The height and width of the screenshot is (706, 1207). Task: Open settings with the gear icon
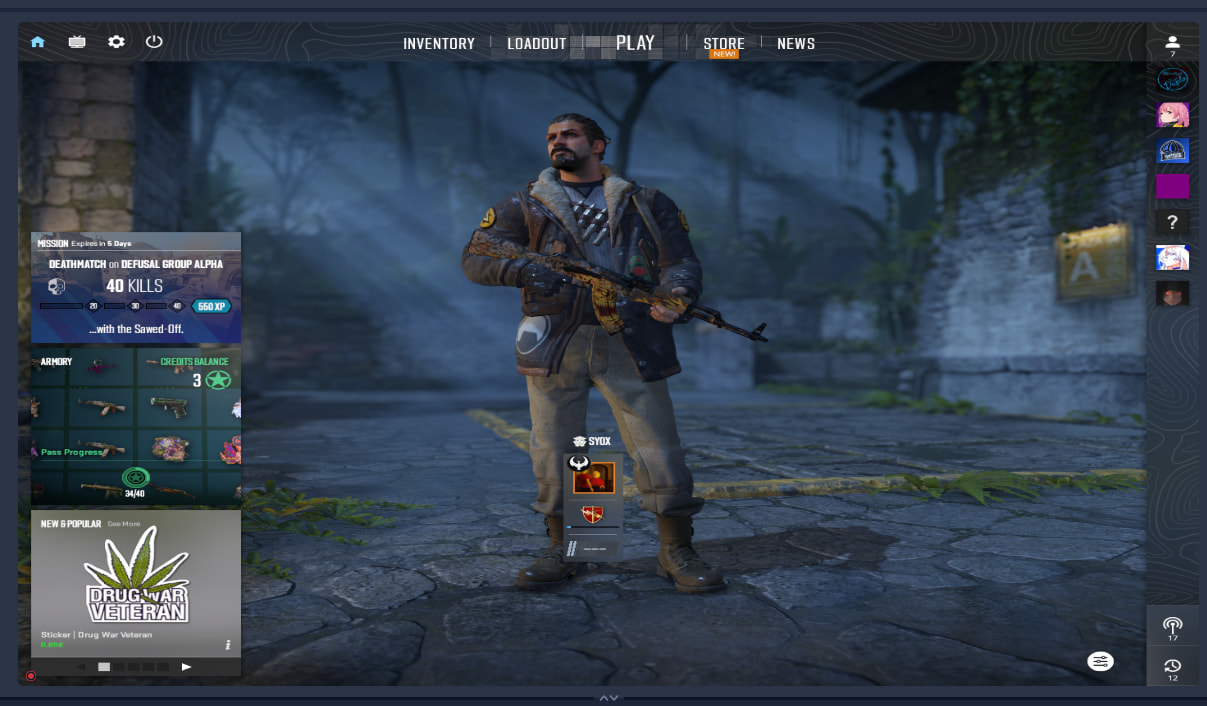(116, 42)
